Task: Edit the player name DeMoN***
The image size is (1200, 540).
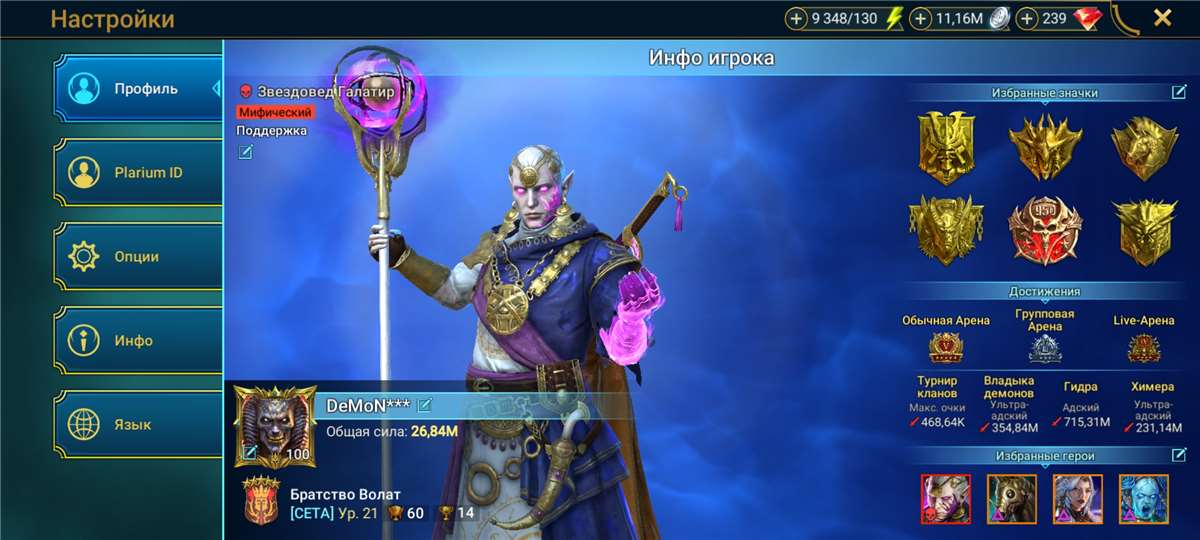Action: [x=425, y=405]
